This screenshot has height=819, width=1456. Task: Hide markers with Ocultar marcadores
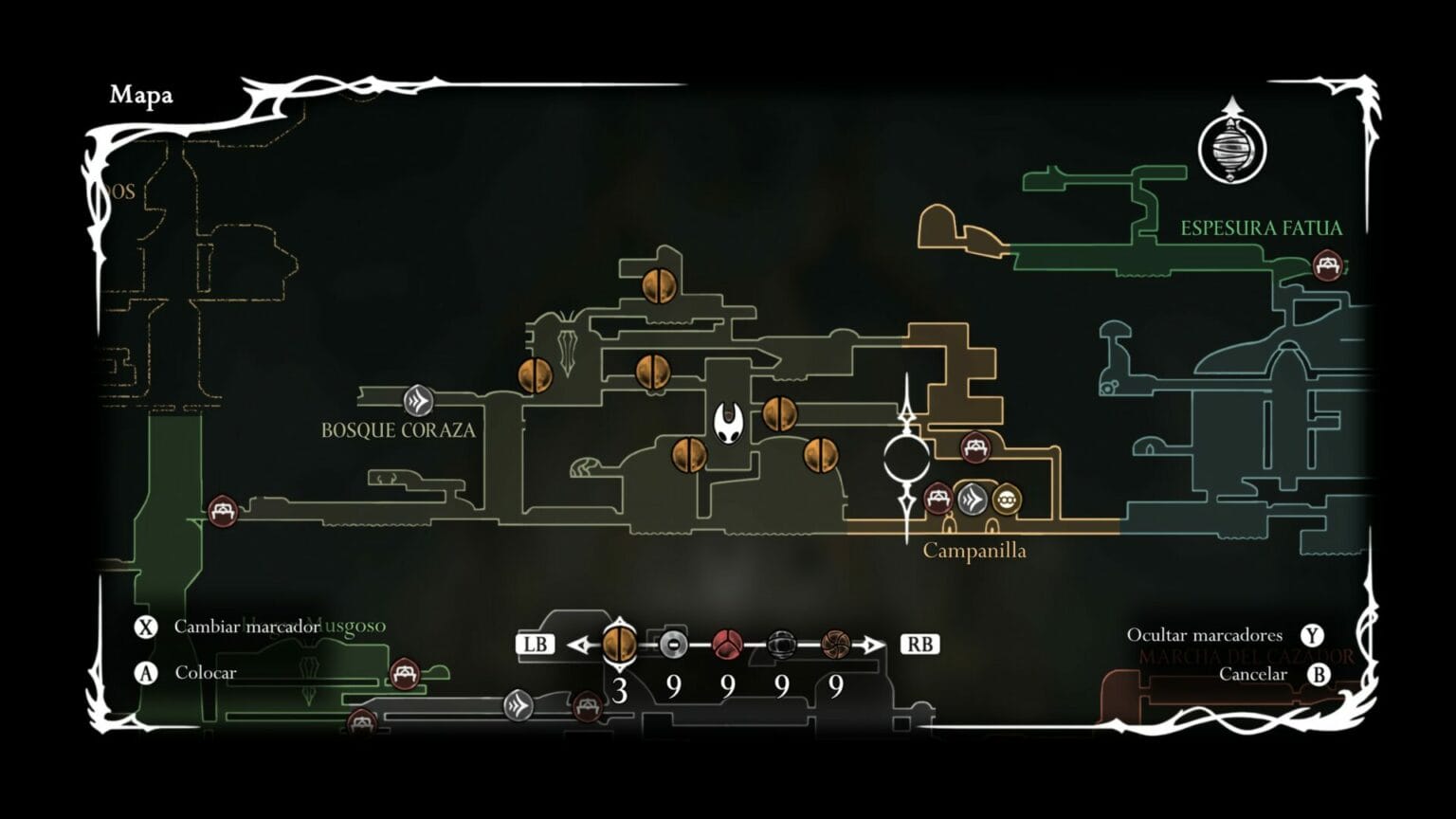(x=1204, y=635)
